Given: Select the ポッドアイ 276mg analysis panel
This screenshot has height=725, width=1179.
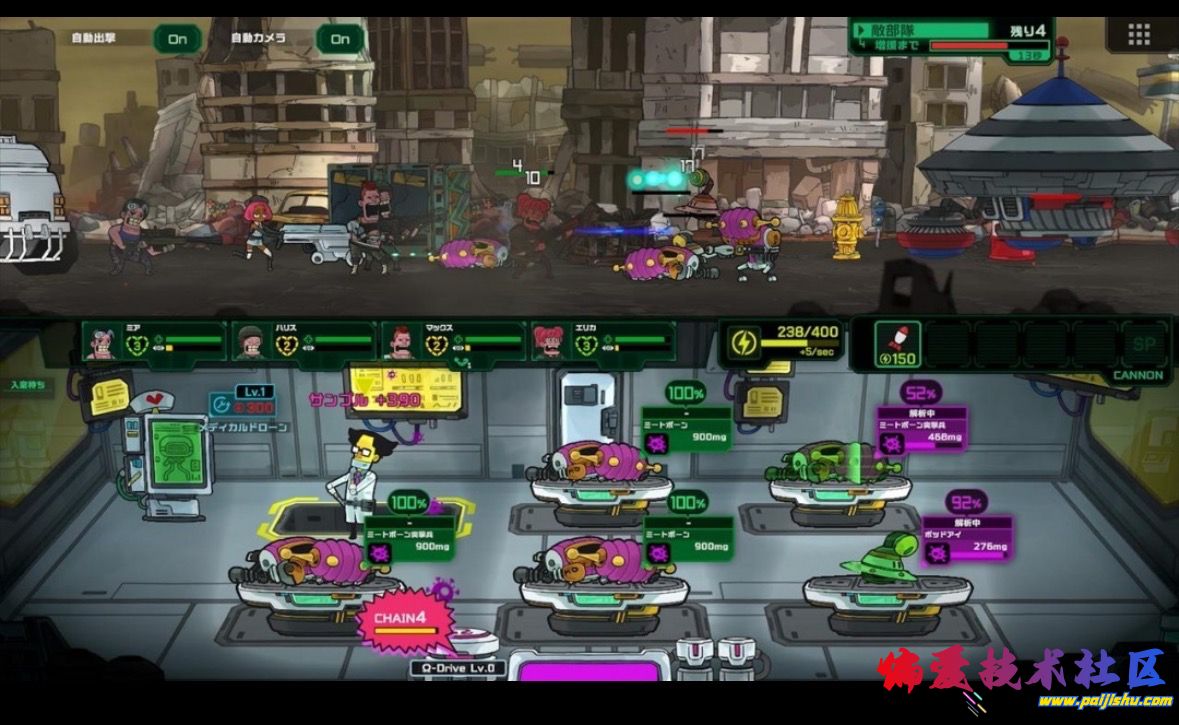Looking at the screenshot, I should 965,540.
